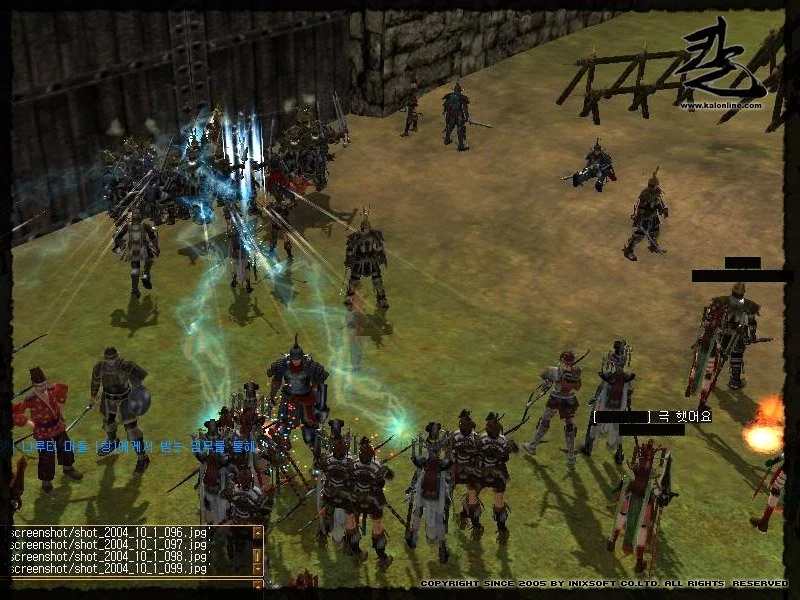Click the chat log scroll-down arrow
The height and width of the screenshot is (600, 800).
click(258, 570)
